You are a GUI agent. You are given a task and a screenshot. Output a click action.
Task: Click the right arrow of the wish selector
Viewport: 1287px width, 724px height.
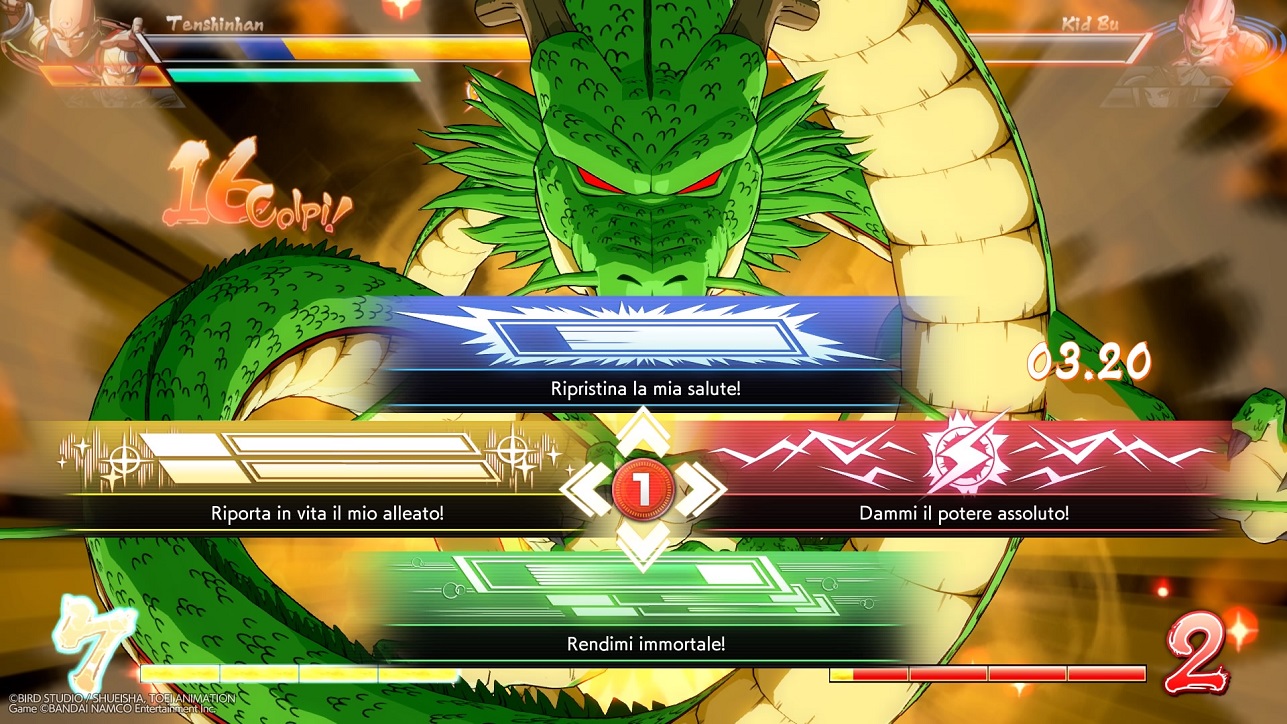[x=702, y=487]
